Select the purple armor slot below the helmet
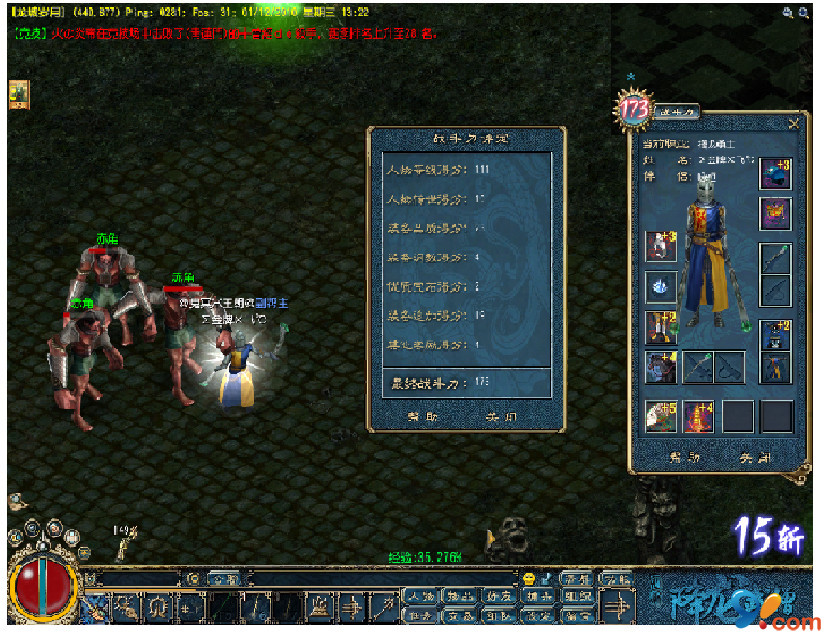Viewport: 824px width, 636px height. (x=775, y=213)
